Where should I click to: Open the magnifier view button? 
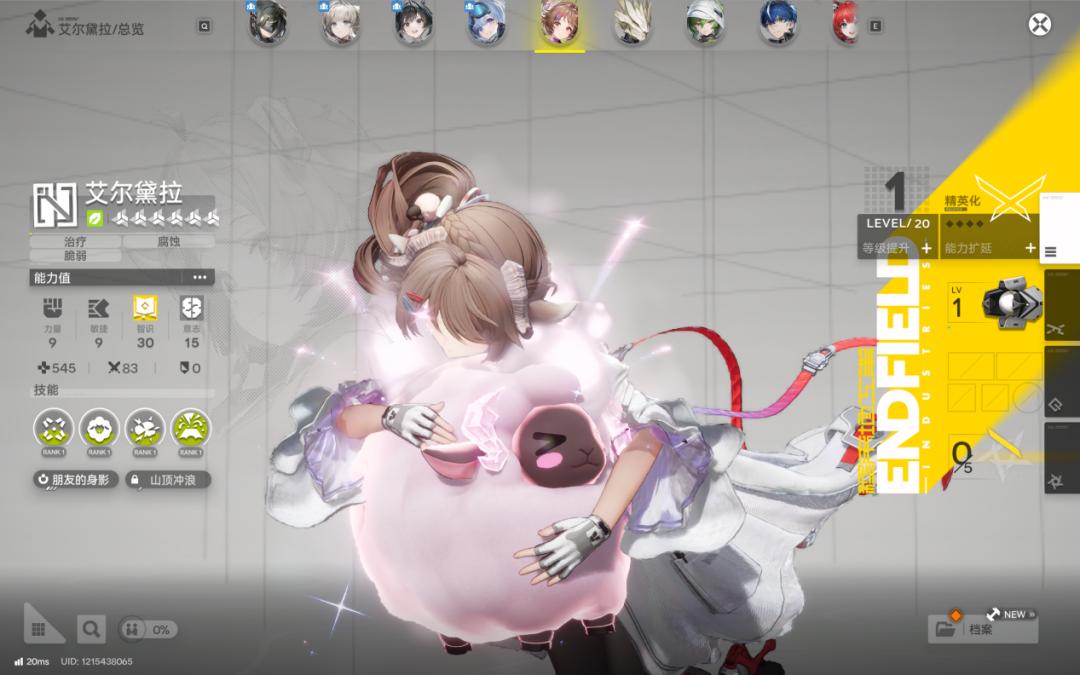[x=91, y=629]
